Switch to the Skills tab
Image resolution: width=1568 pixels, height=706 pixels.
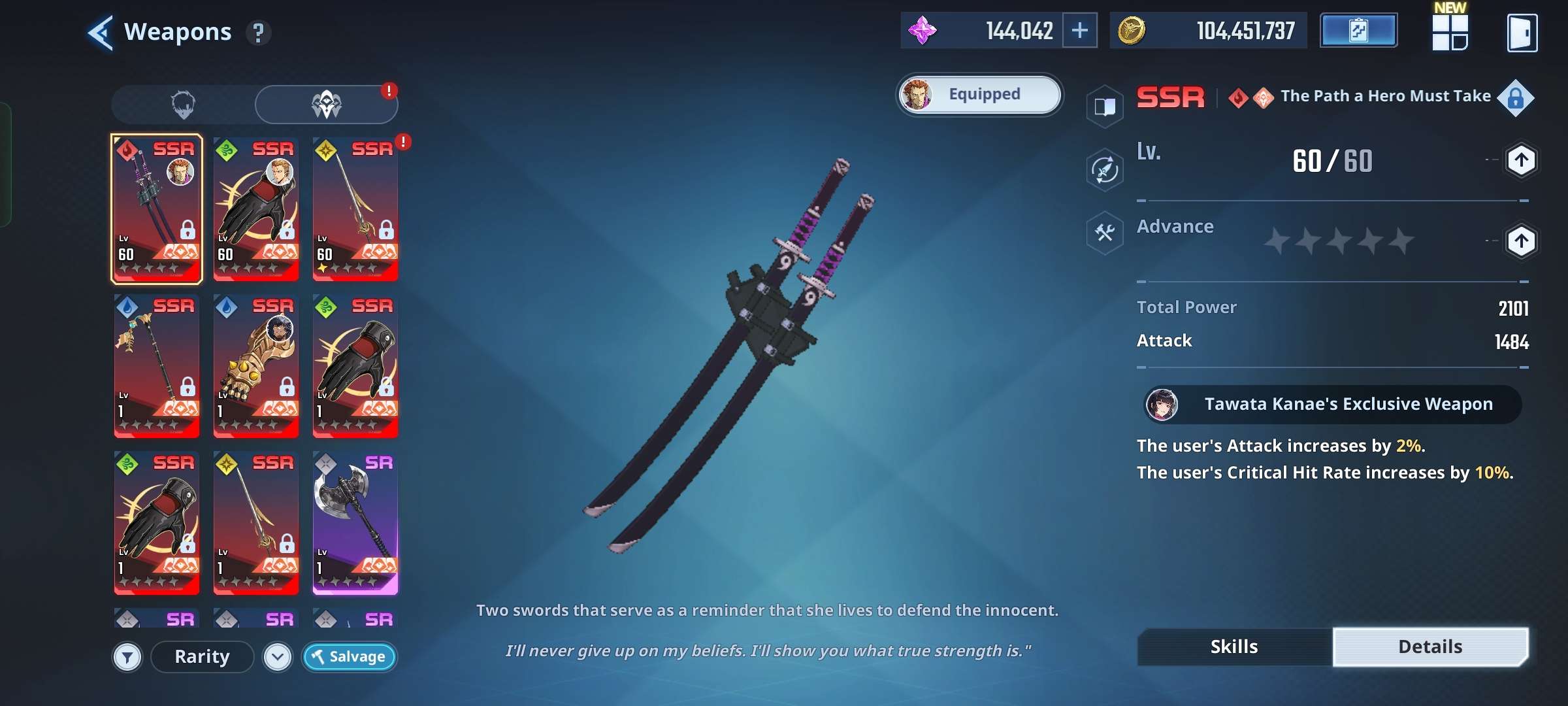(1234, 647)
